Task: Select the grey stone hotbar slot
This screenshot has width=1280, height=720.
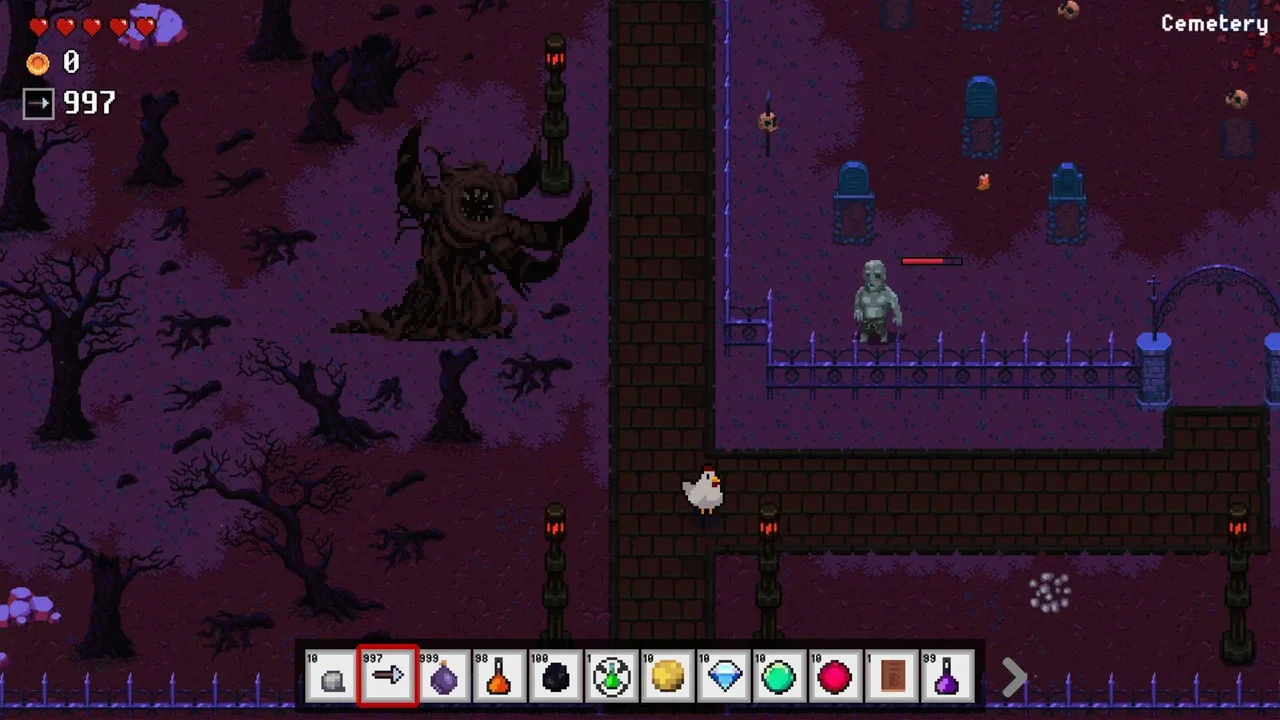Action: 332,677
